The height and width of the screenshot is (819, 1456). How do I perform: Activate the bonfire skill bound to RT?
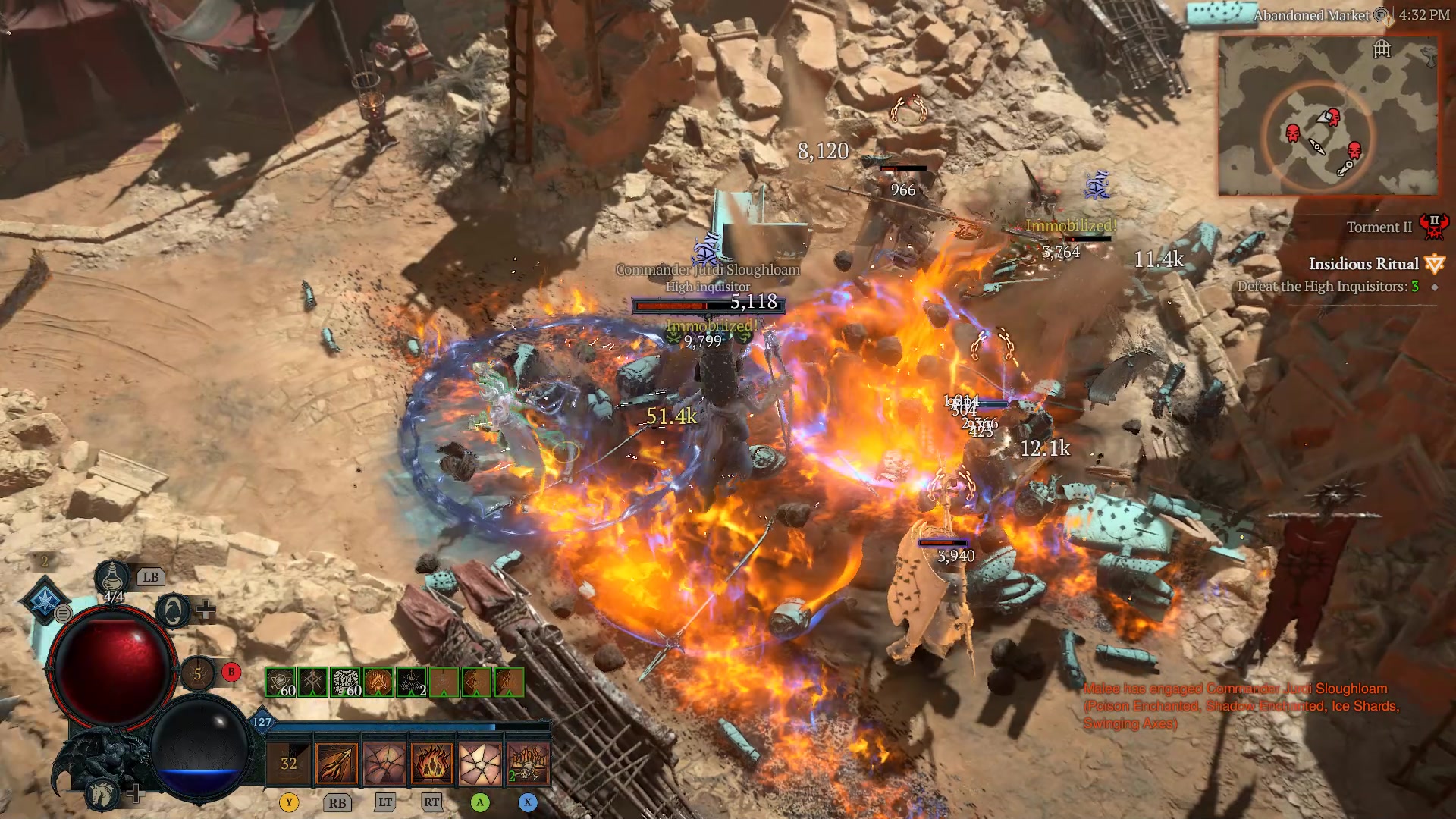pos(433,764)
